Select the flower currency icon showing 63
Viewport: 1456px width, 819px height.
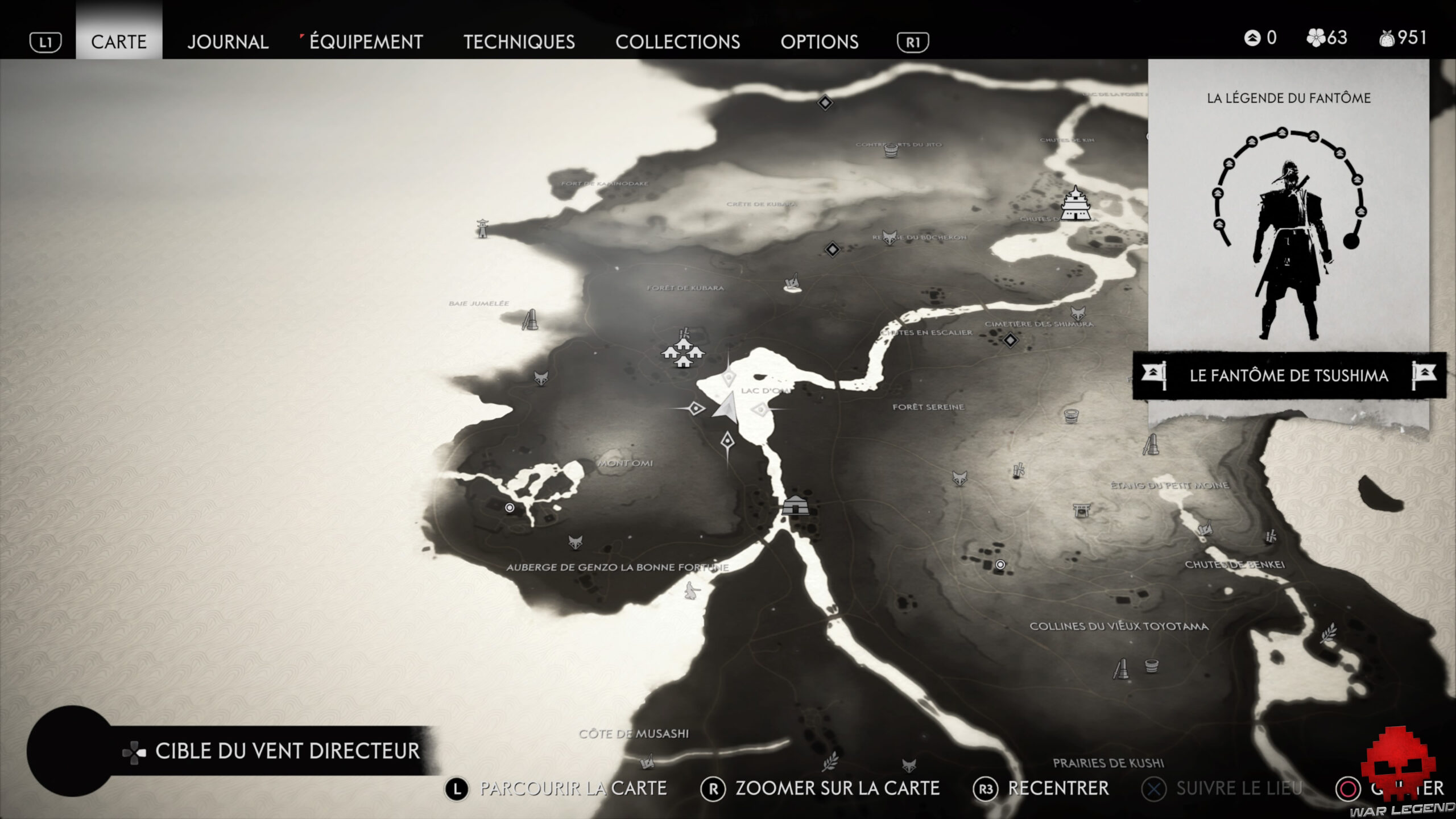[1315, 39]
